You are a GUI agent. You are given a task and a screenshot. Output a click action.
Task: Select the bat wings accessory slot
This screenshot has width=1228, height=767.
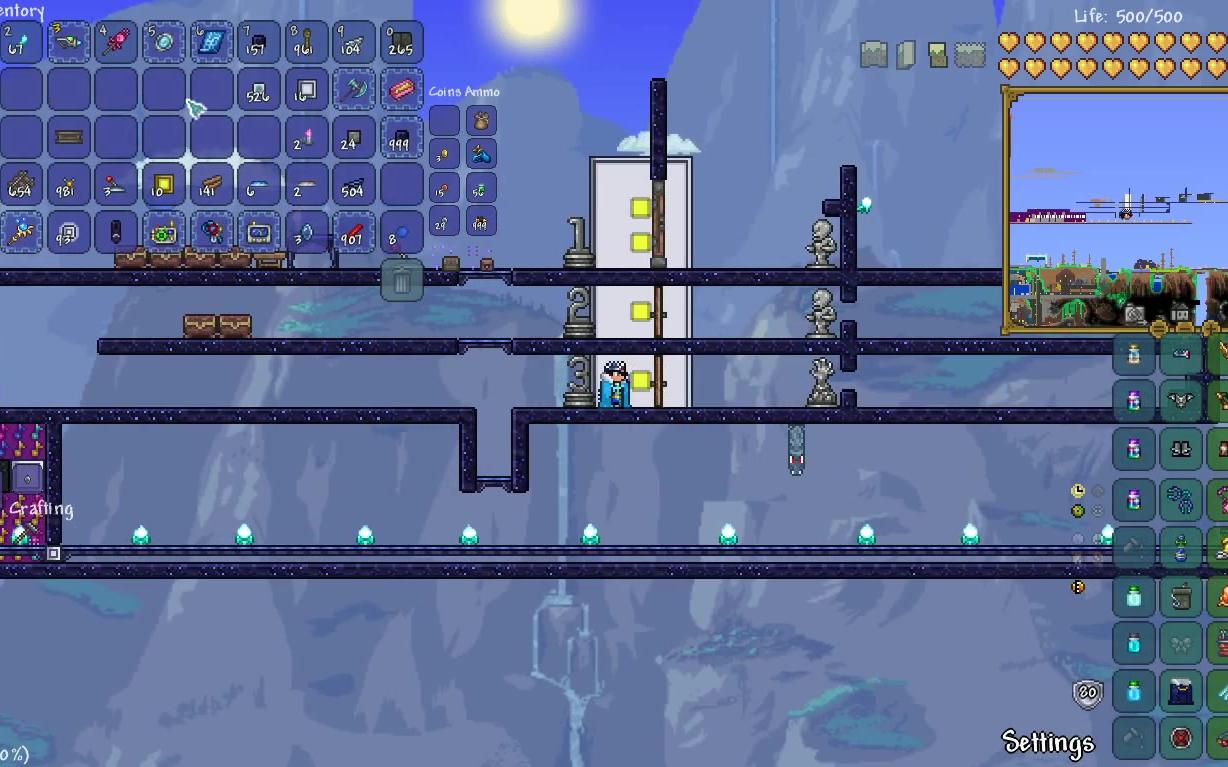(x=1181, y=402)
